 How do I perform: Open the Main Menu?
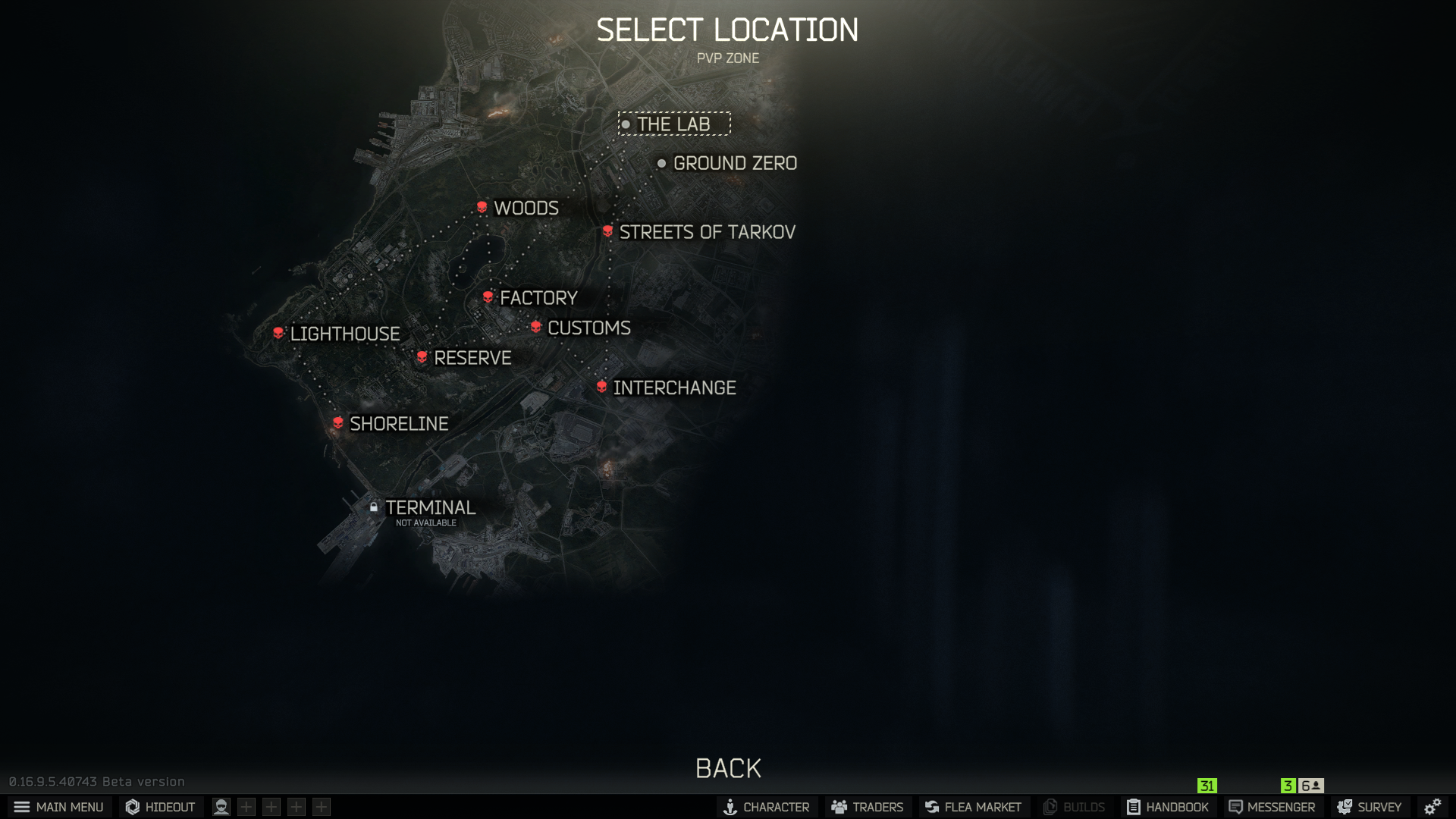pyautogui.click(x=59, y=807)
